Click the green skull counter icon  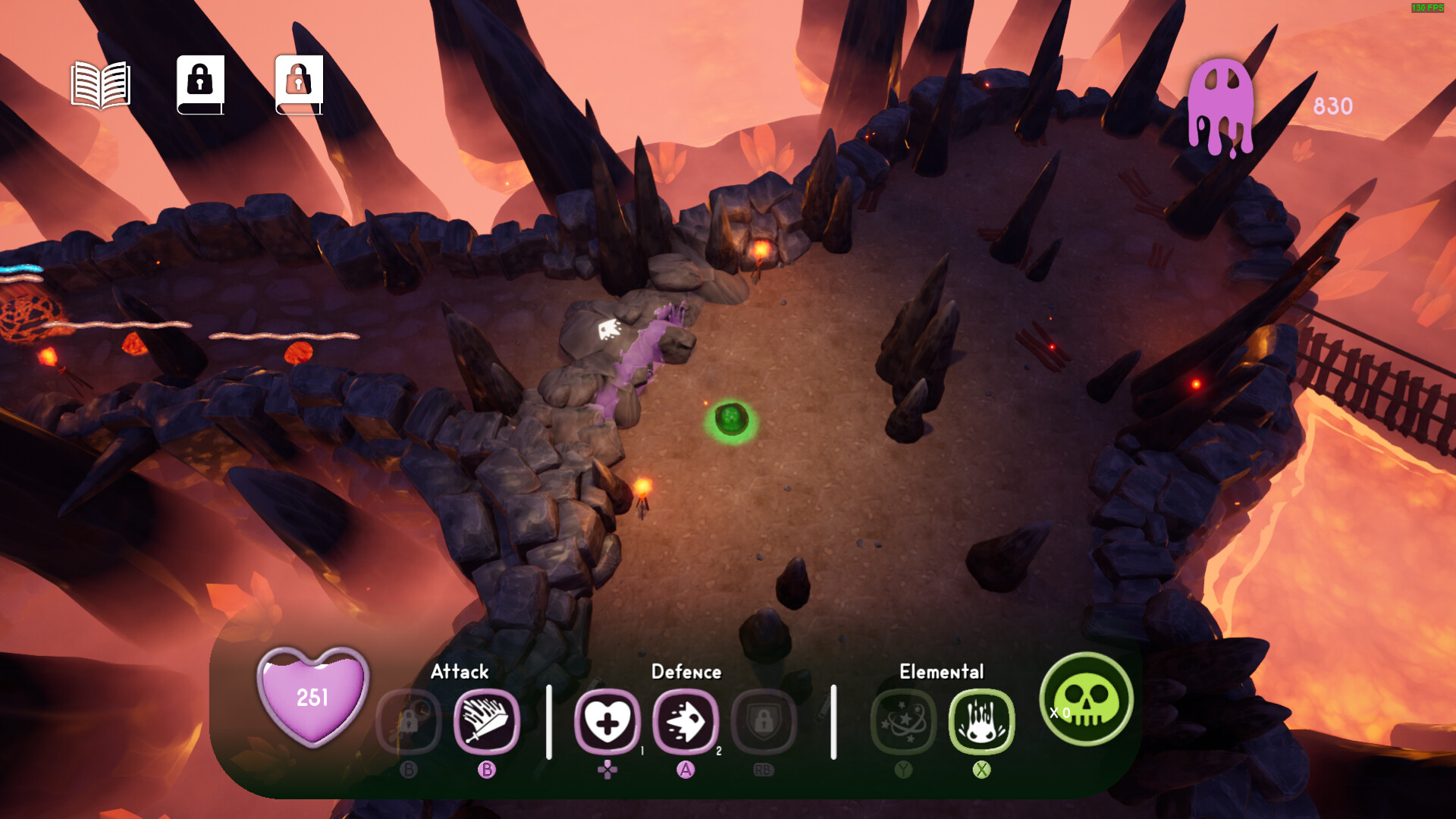click(x=1087, y=699)
